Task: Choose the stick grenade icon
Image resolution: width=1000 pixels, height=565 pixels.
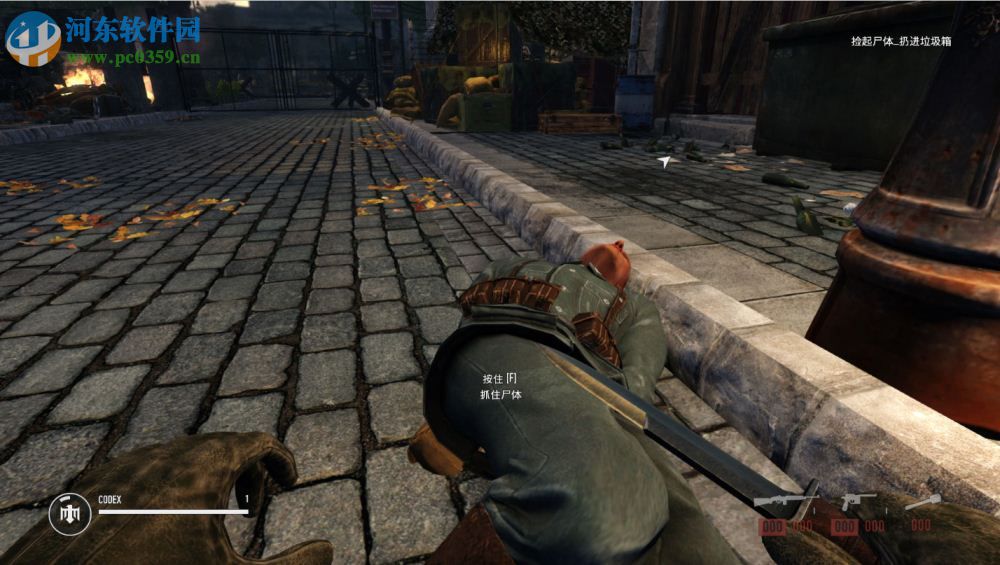Action: tap(920, 502)
